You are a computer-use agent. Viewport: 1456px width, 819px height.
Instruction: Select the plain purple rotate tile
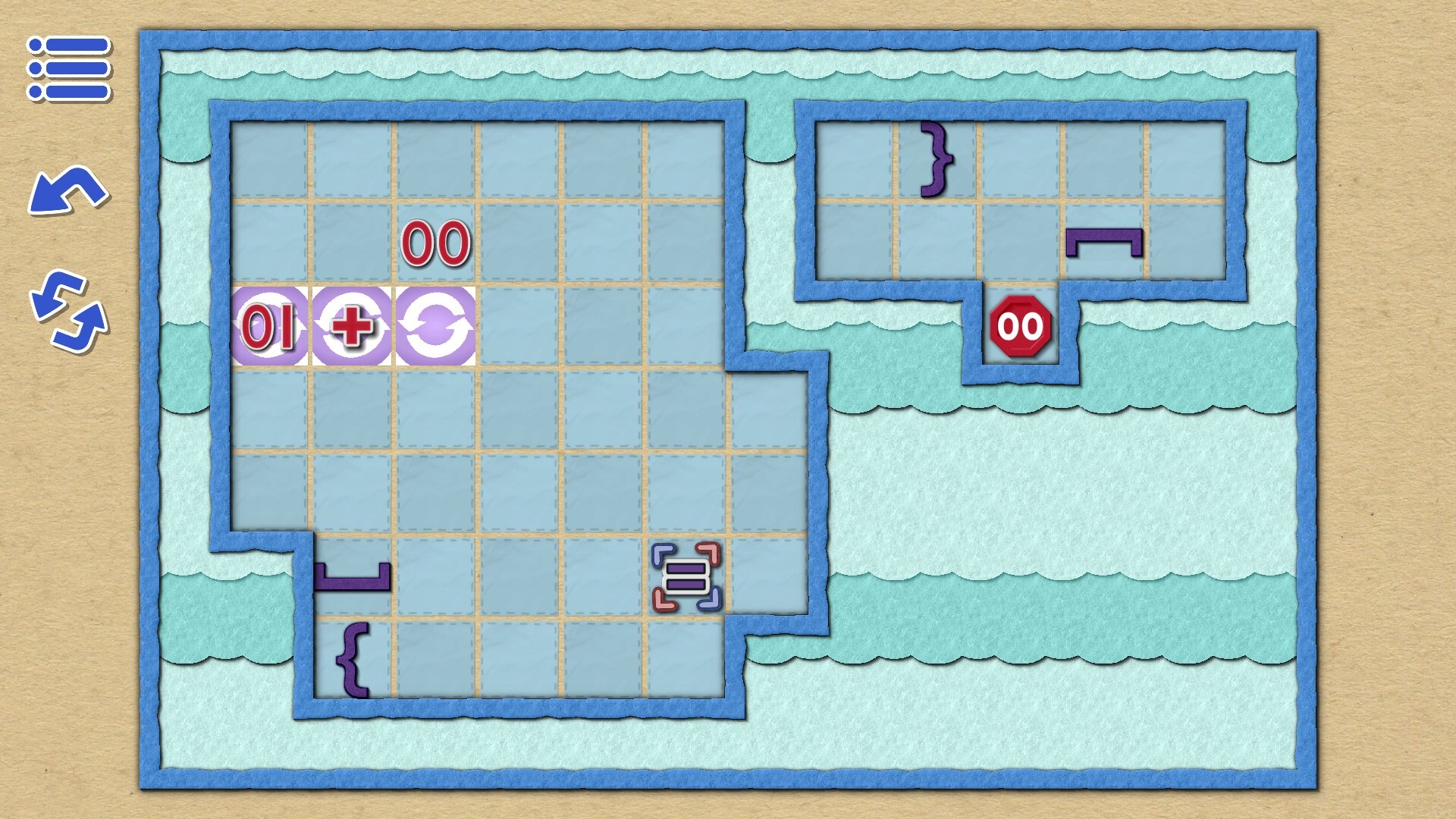[434, 326]
